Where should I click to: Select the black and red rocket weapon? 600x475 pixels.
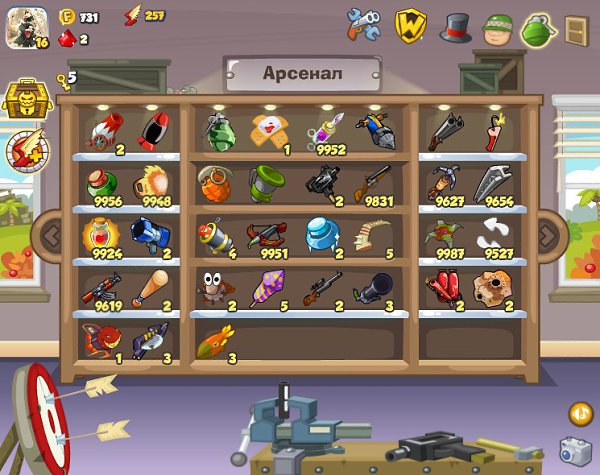(152, 132)
